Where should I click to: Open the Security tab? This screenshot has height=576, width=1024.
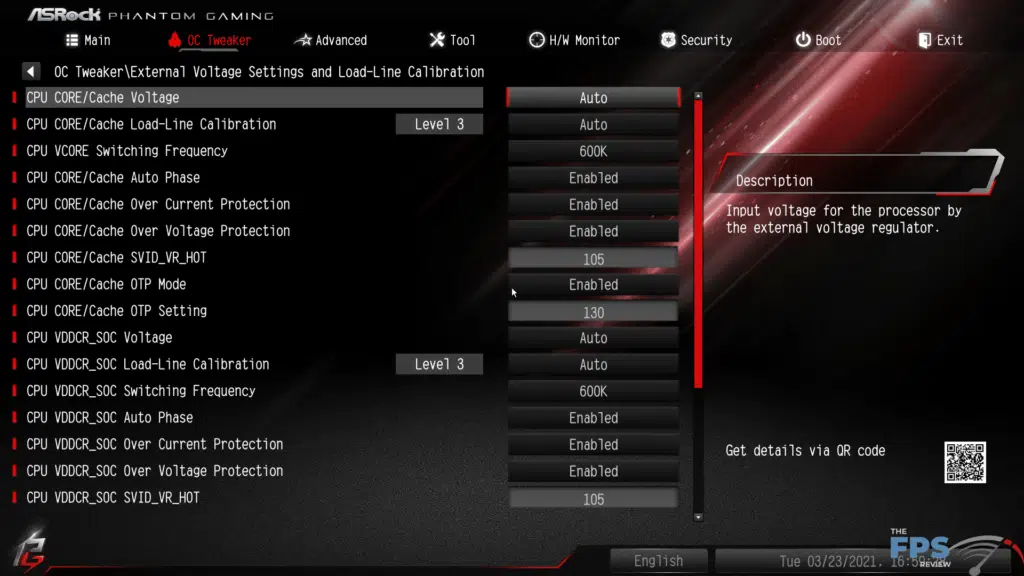696,40
